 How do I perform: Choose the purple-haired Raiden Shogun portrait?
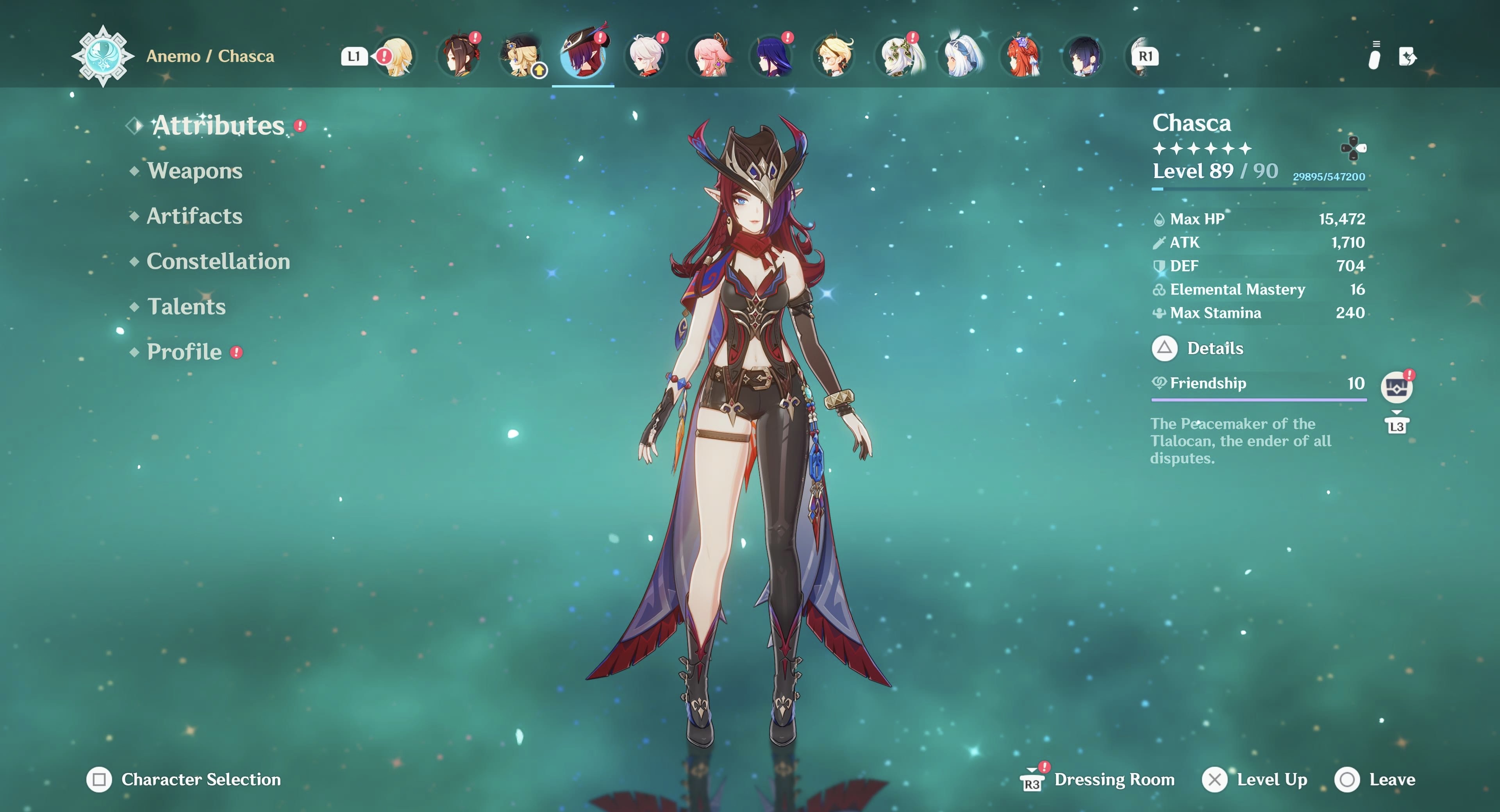pos(772,57)
